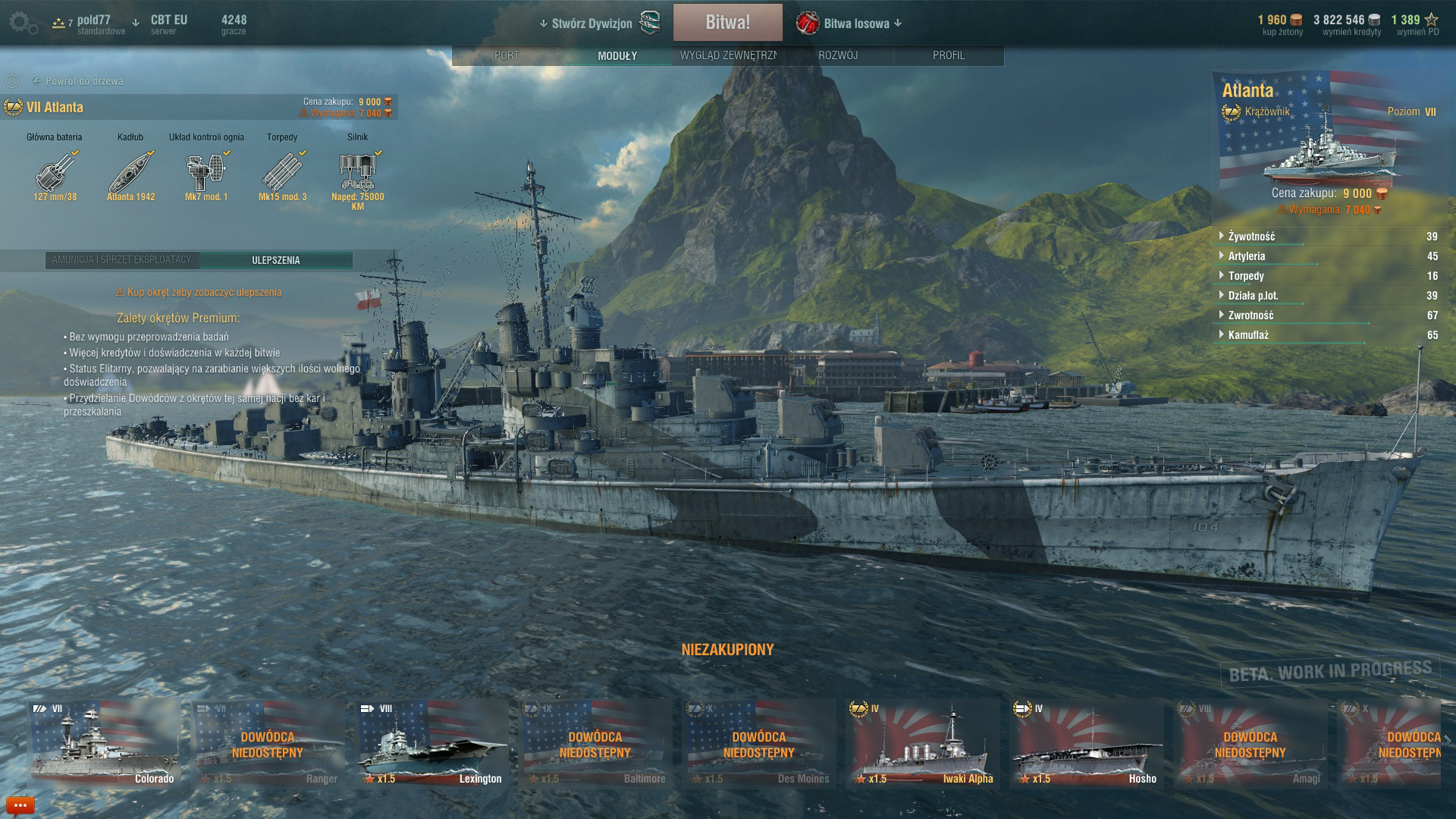
Task: Open the orange chat button
Action: click(20, 805)
